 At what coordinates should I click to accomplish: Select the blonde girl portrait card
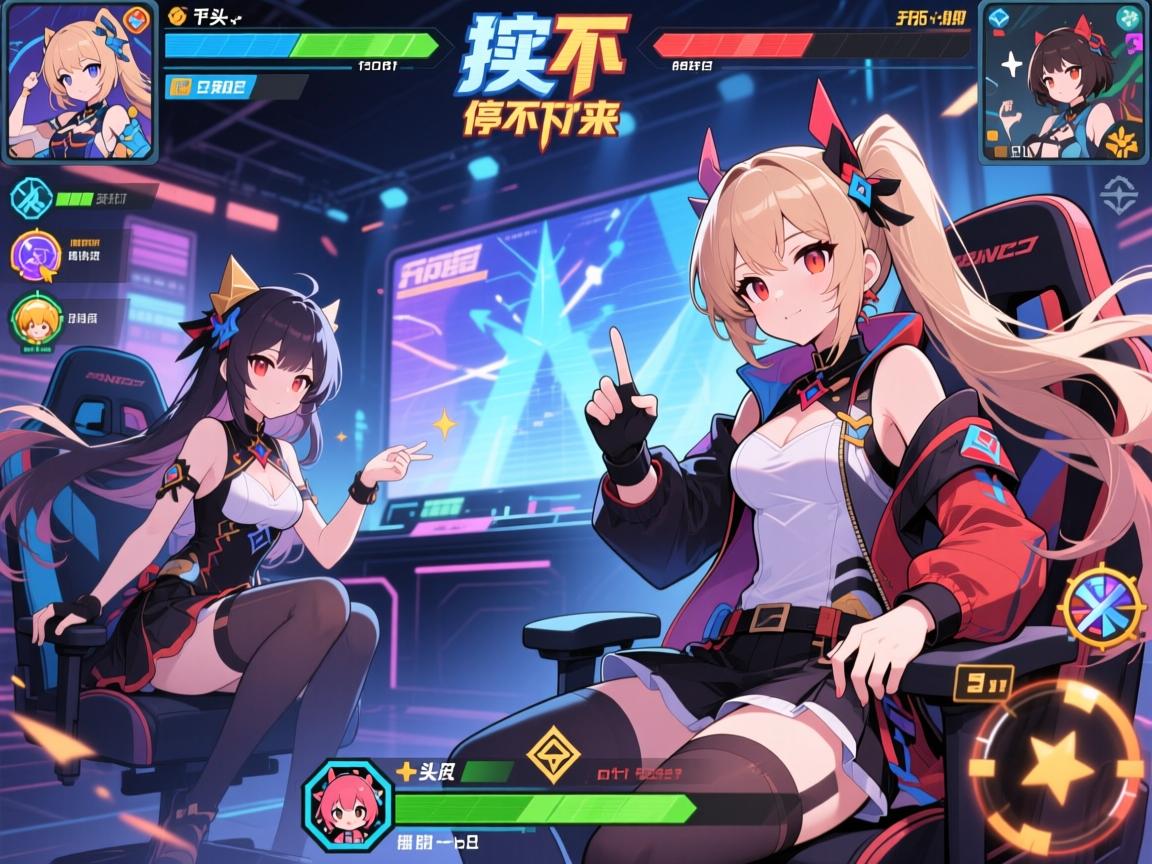(x=78, y=80)
